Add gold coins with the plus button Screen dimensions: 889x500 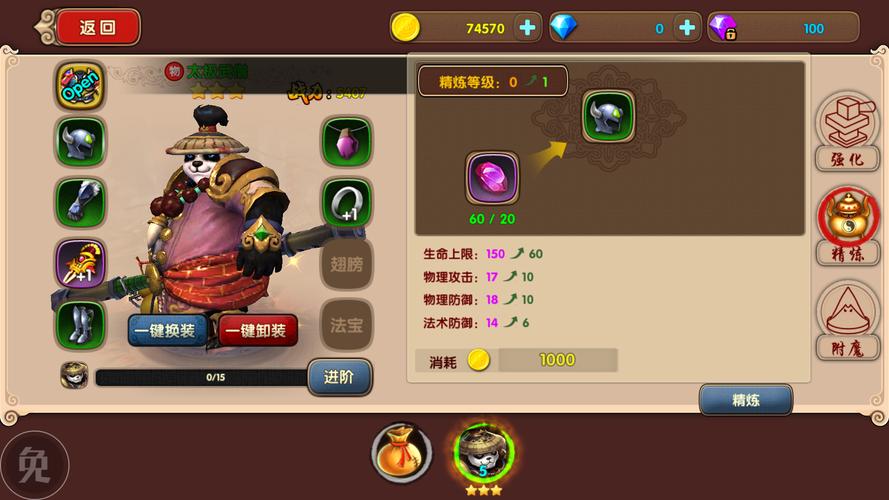pos(527,28)
